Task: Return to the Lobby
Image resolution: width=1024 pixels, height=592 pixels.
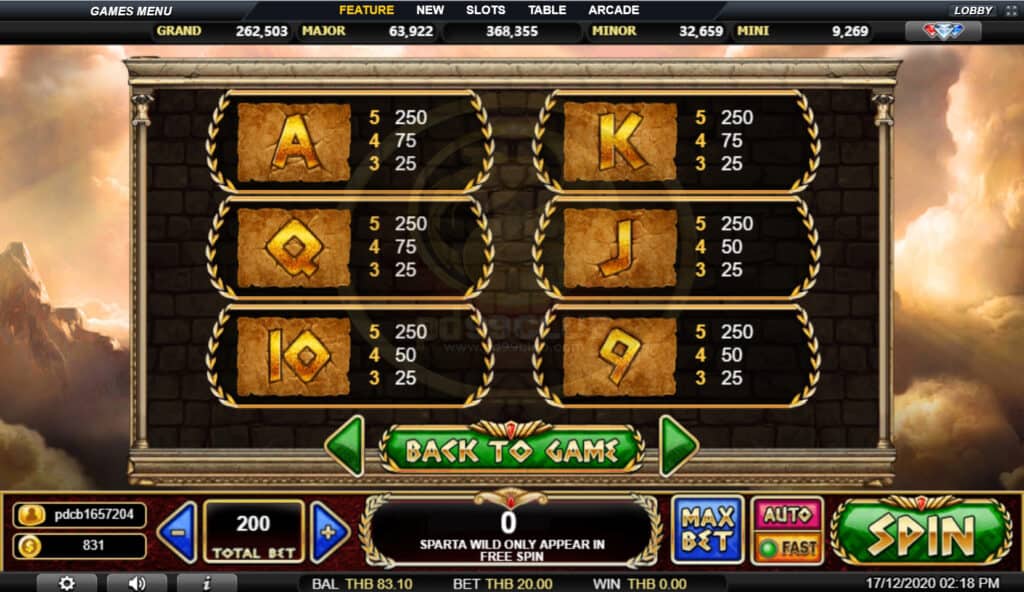Action: (972, 10)
